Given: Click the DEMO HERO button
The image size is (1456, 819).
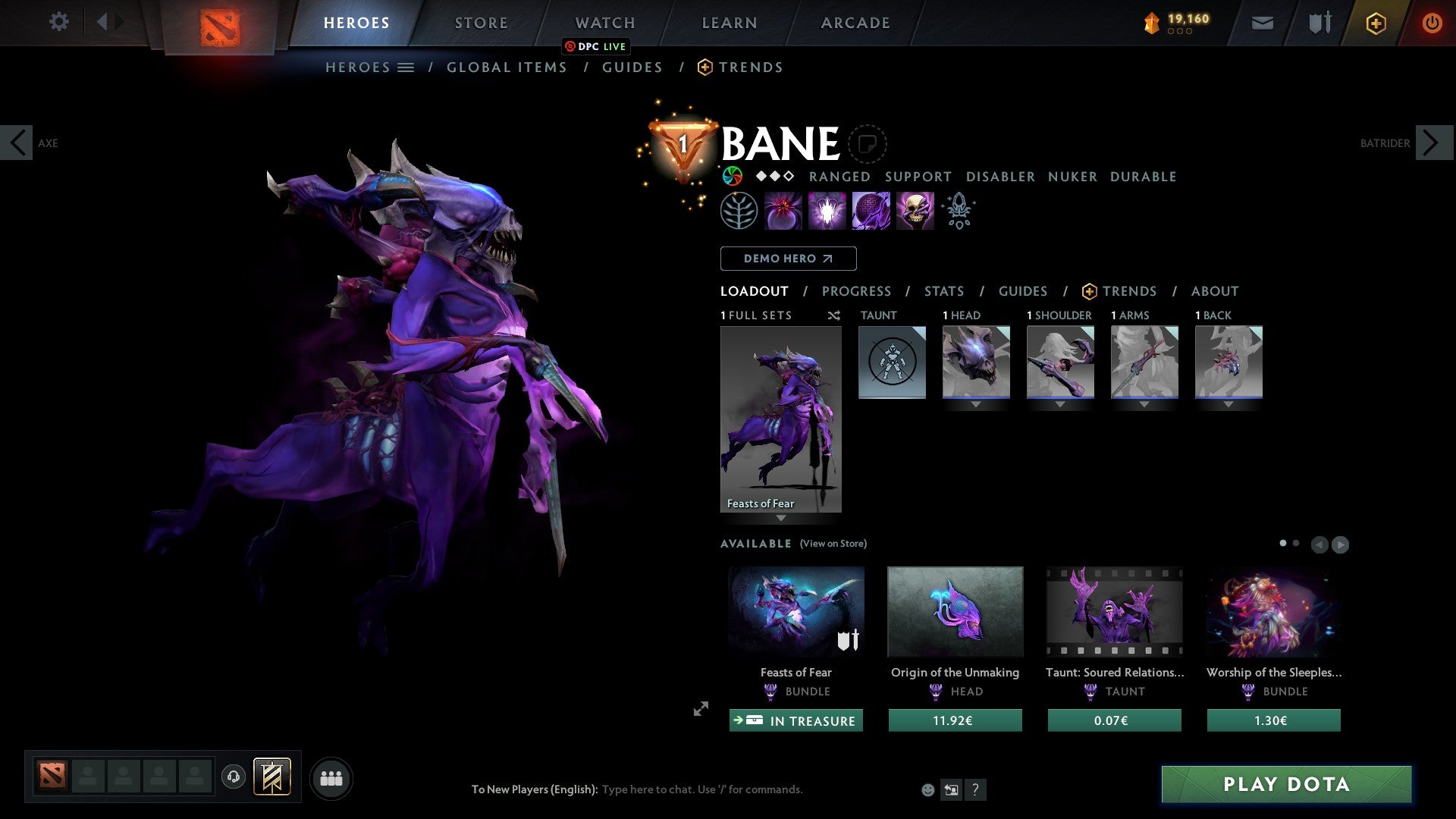Looking at the screenshot, I should [788, 258].
